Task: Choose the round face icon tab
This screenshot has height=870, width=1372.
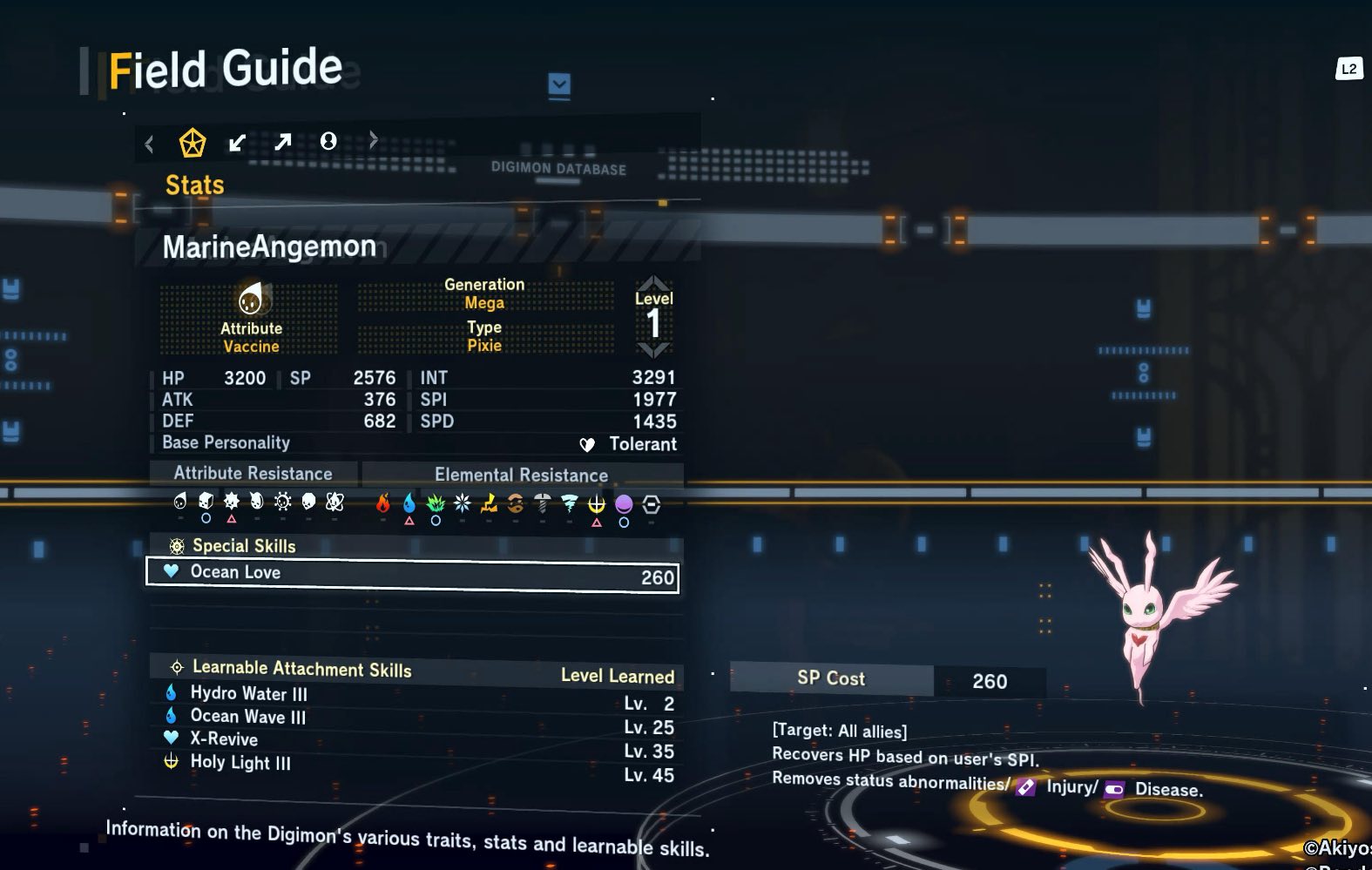Action: pyautogui.click(x=328, y=141)
